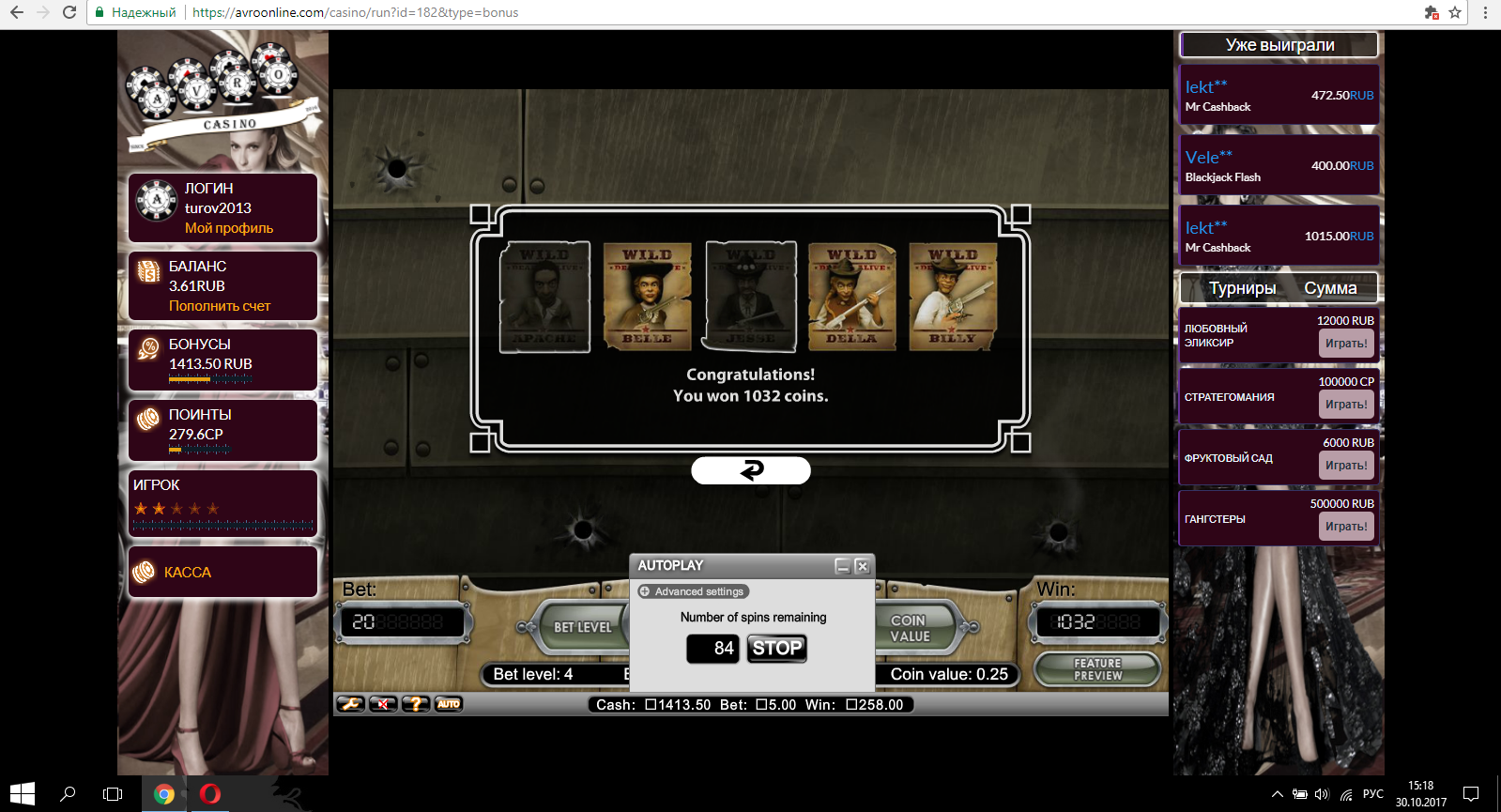Click the Bet Level button

581,627
